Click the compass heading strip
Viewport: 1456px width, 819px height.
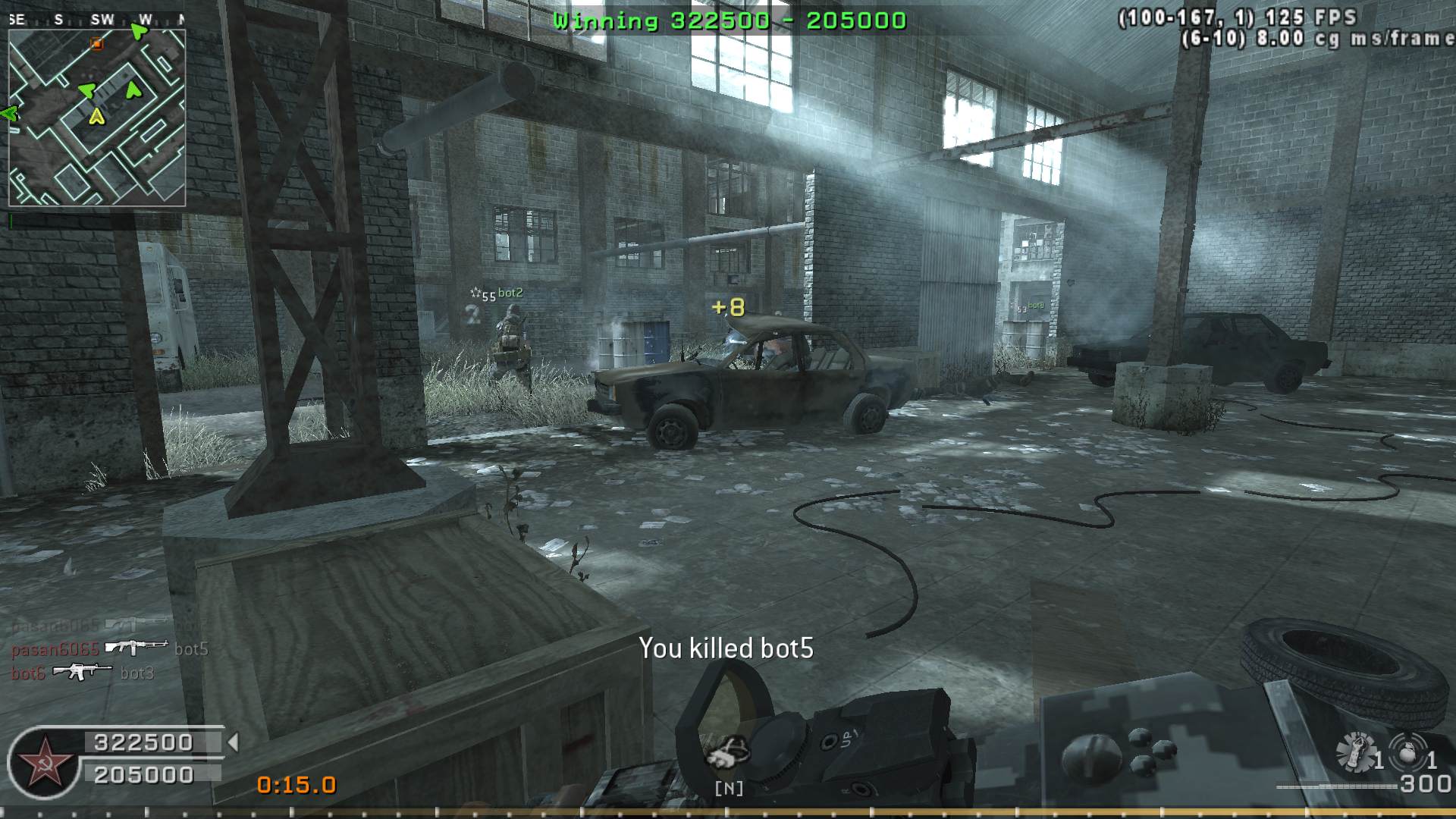pyautogui.click(x=96, y=20)
